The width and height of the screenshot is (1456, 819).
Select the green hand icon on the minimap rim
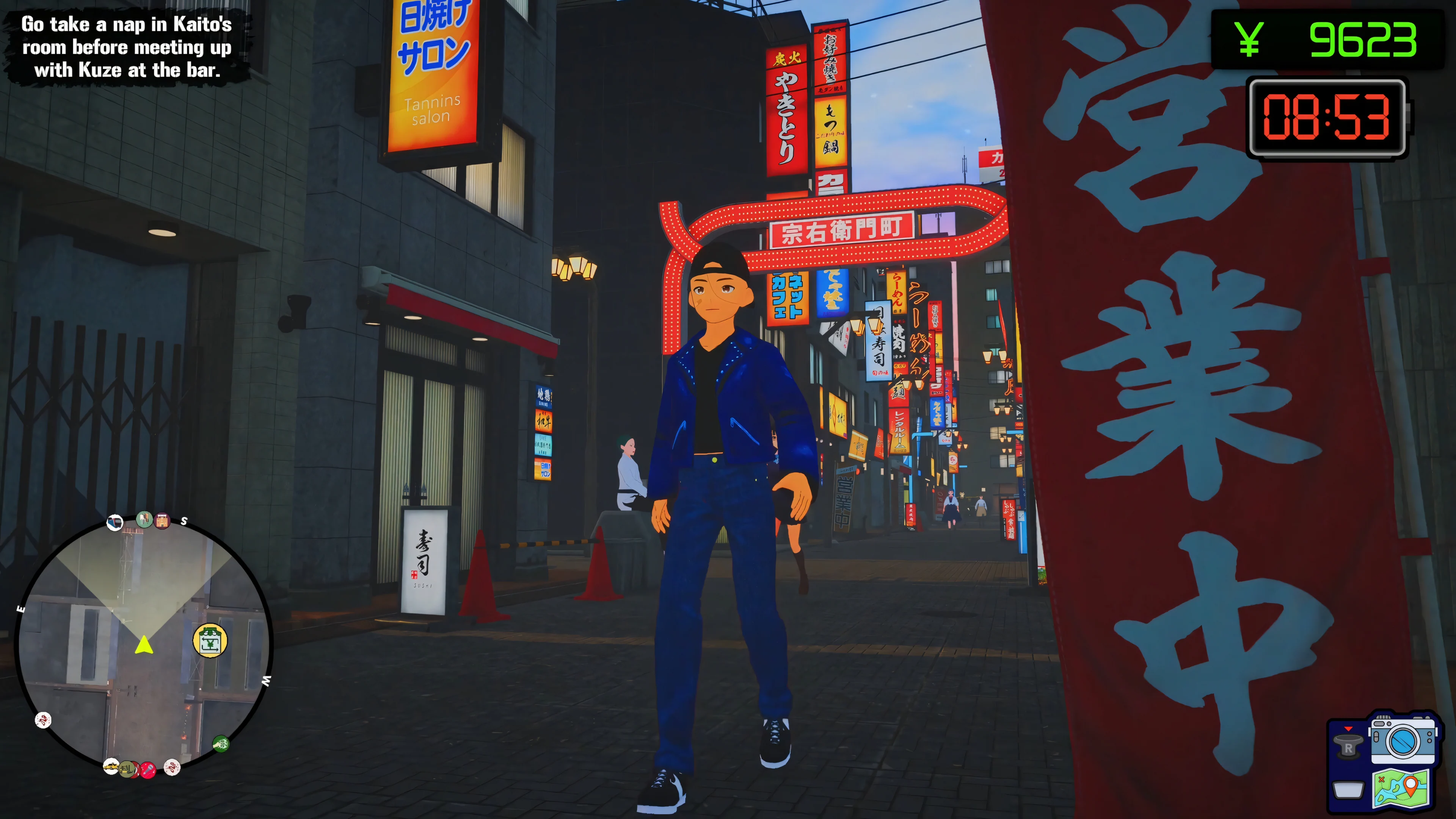point(221,744)
